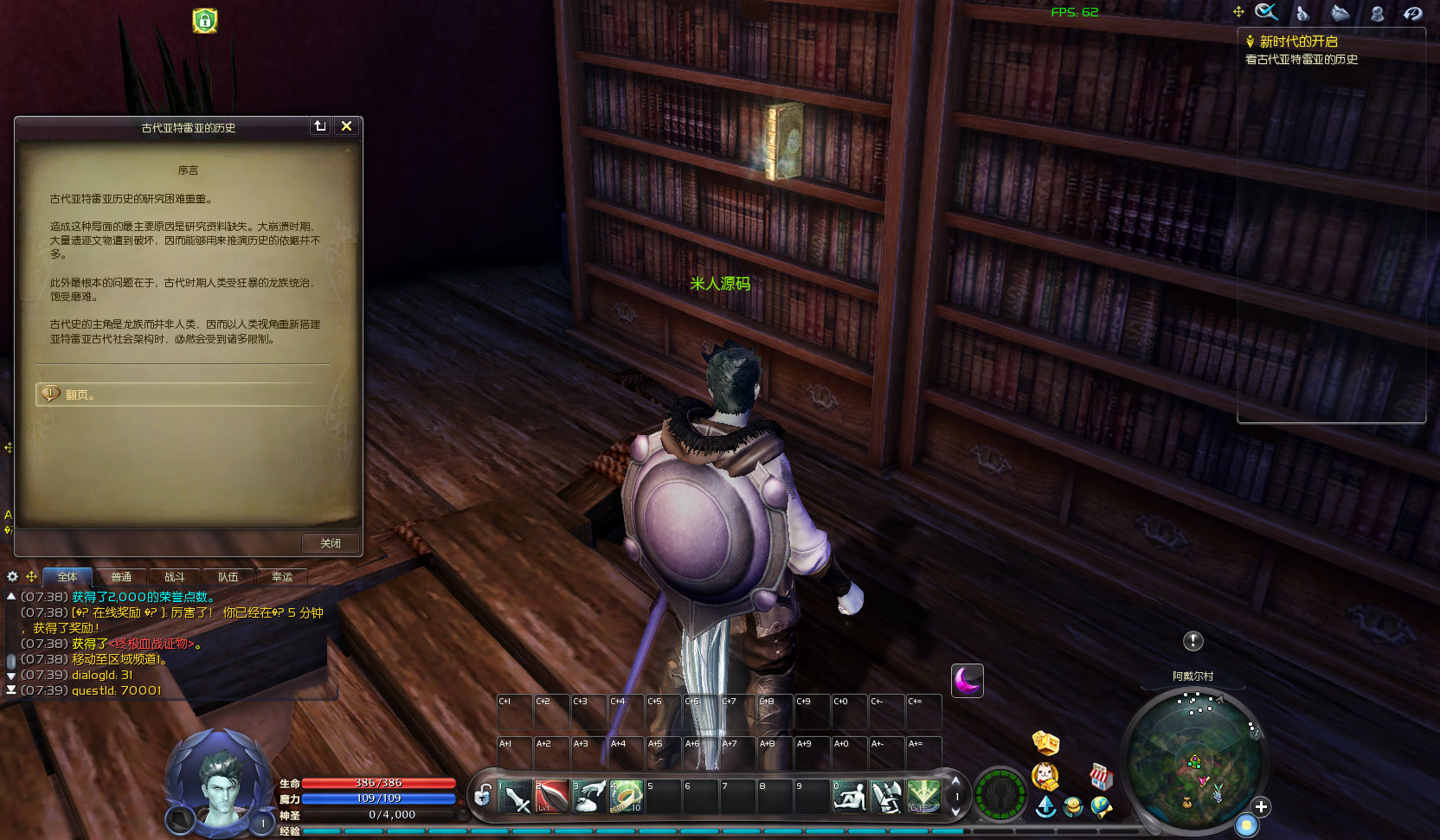Viewport: 1440px width, 840px height.
Task: Open the shop storefront icon
Action: pos(1100,776)
